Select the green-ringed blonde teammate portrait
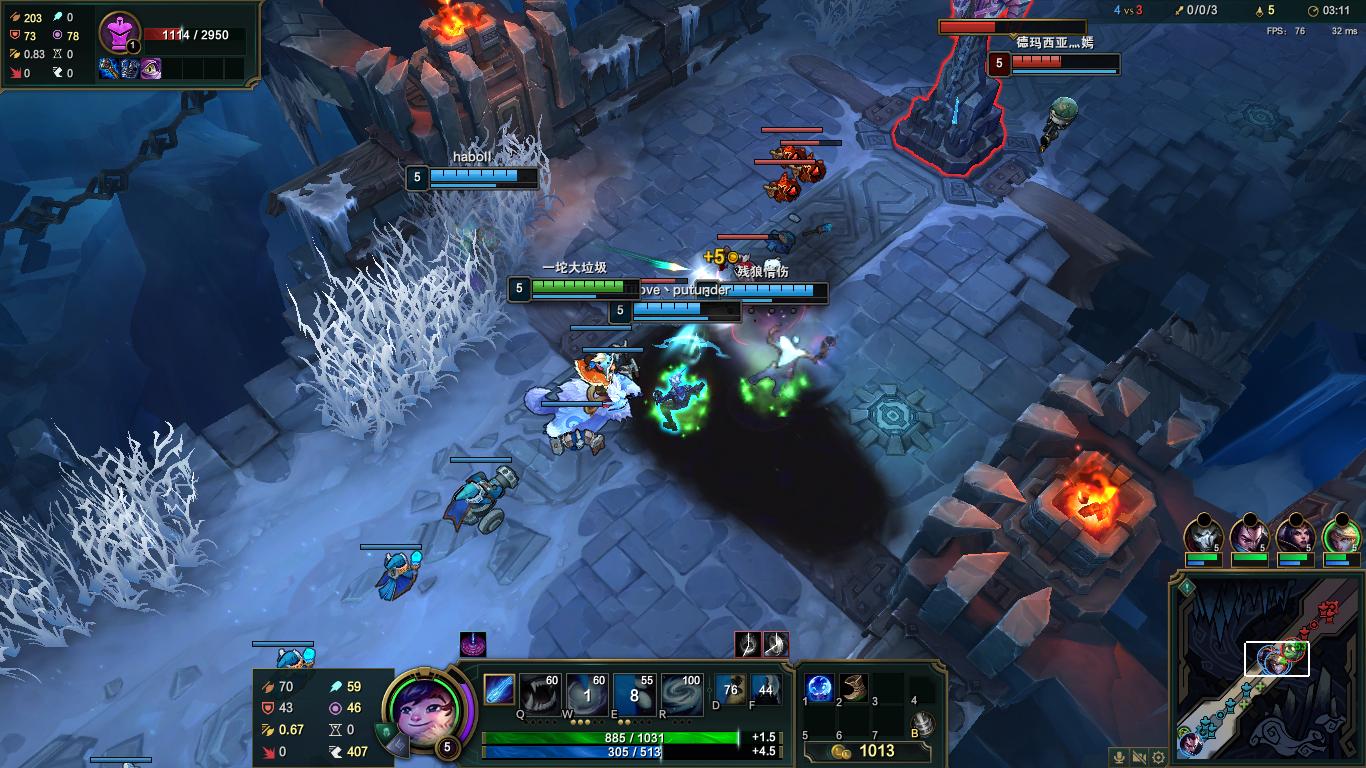This screenshot has height=768, width=1366. coord(1341,536)
